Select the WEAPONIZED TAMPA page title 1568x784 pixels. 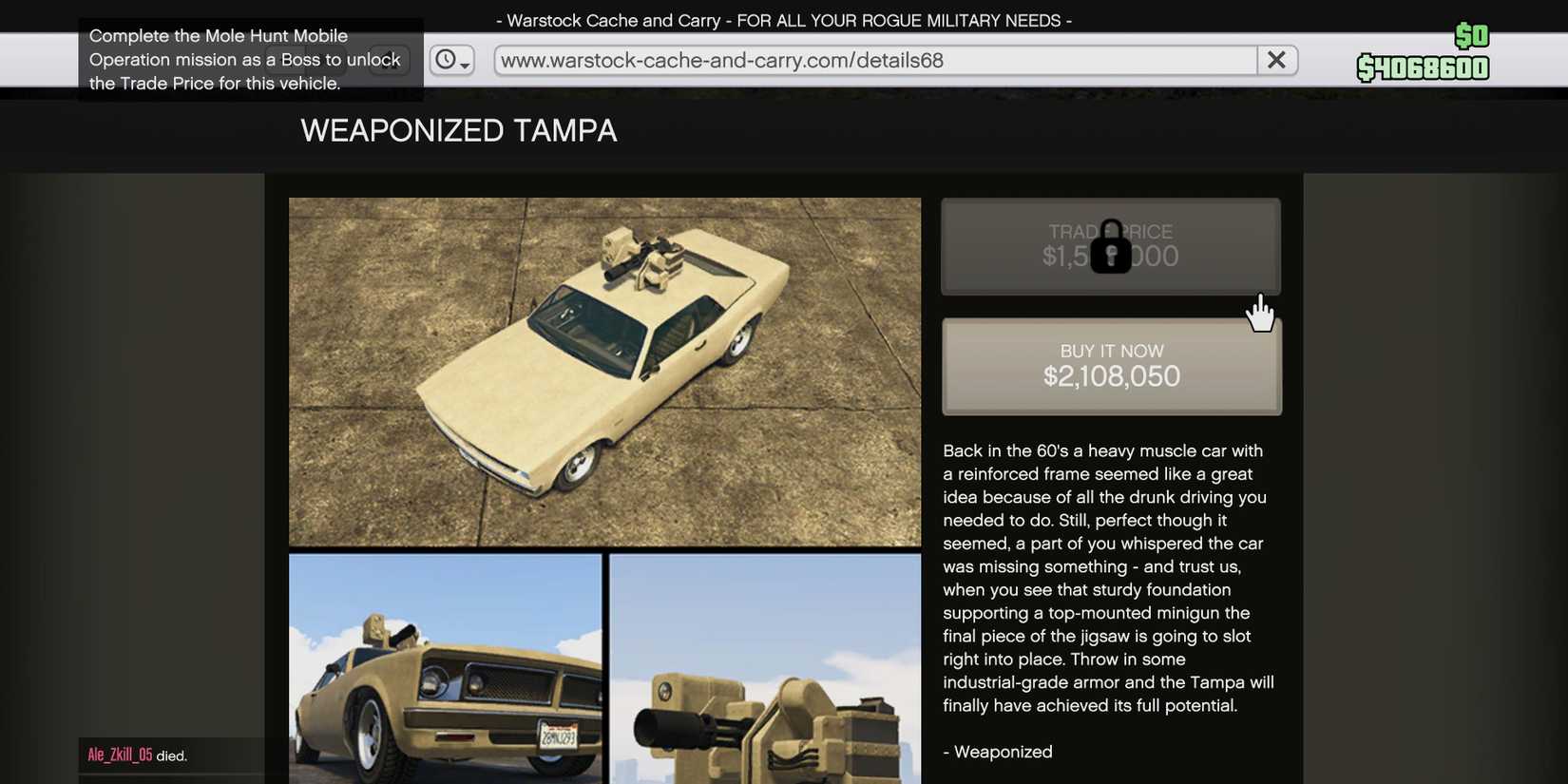459,130
